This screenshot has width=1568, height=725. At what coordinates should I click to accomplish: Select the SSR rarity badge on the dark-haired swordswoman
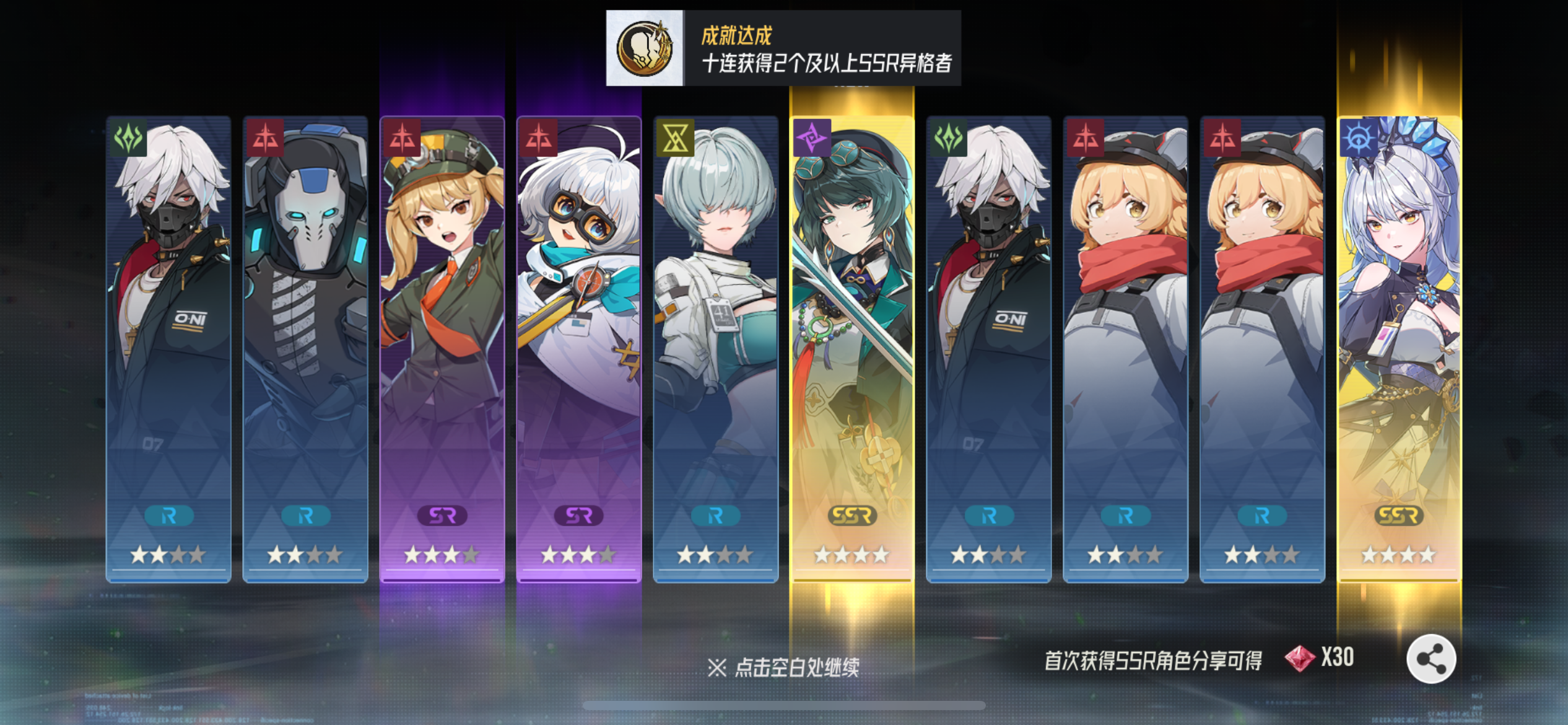click(853, 515)
